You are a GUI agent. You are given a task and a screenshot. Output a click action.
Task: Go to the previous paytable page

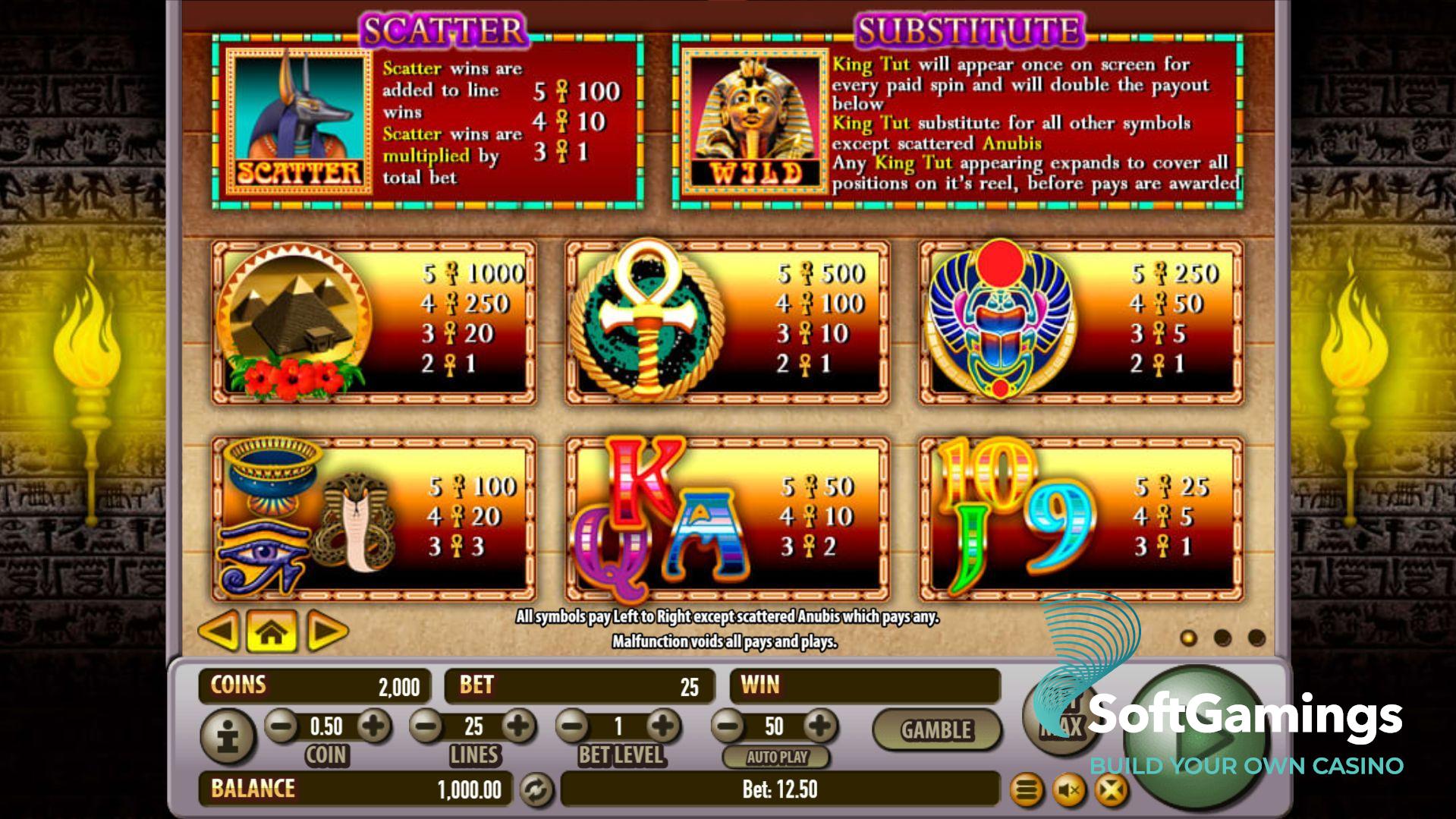click(219, 630)
